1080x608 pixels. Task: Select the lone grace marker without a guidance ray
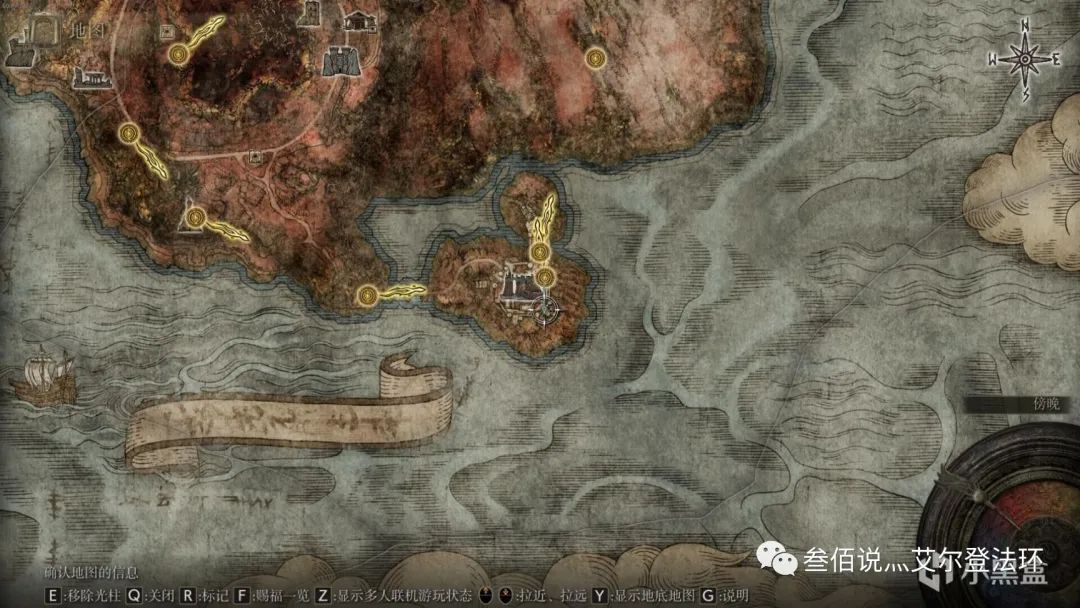595,56
